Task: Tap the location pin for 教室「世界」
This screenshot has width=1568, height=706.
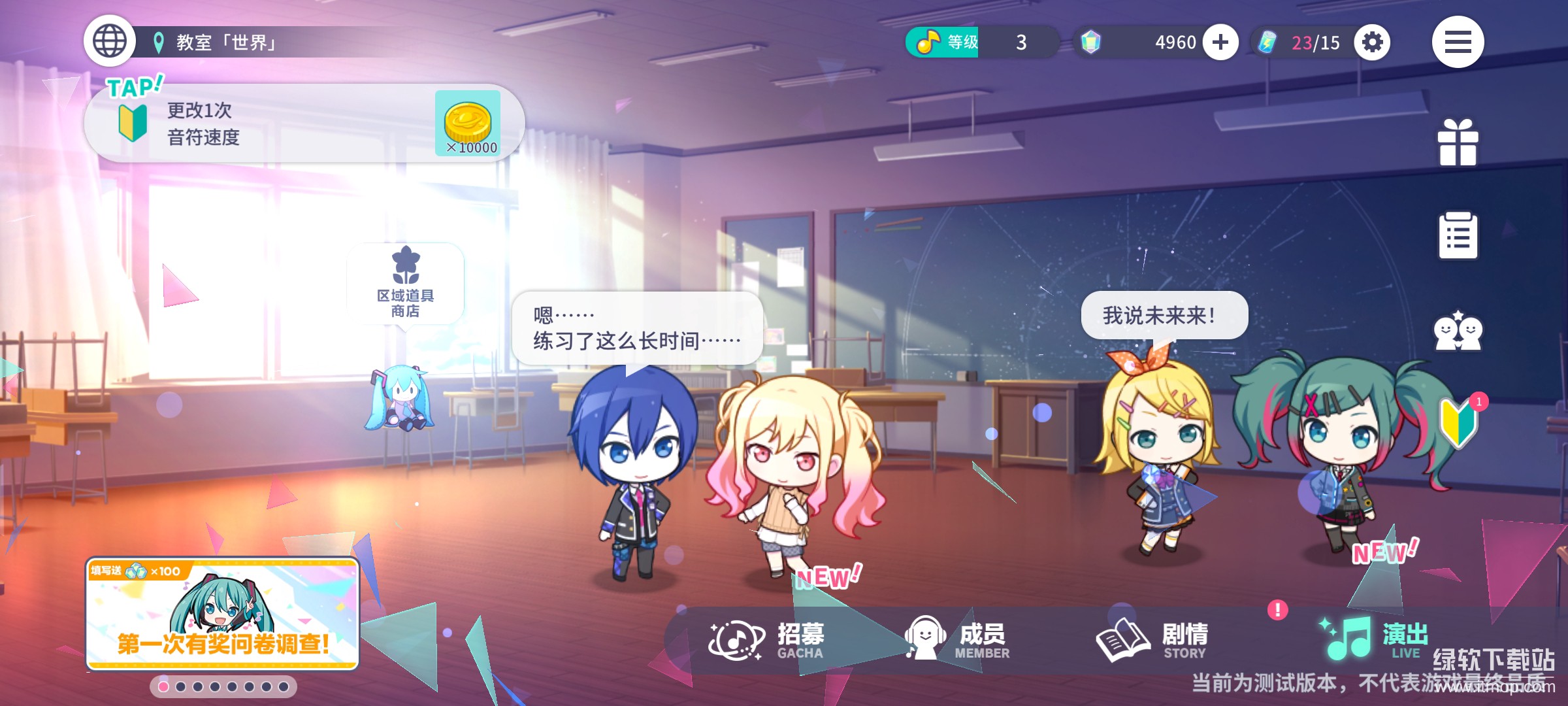Action: [159, 41]
